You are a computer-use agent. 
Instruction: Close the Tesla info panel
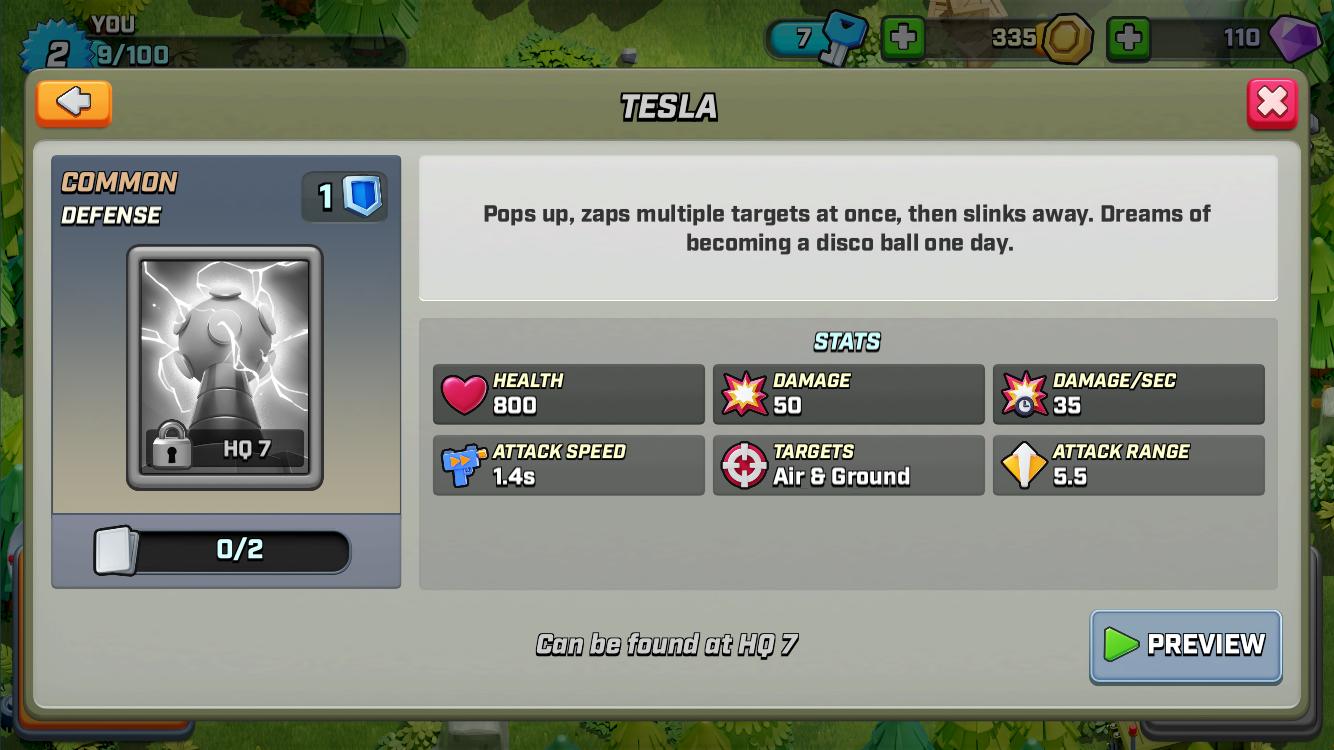(x=1271, y=103)
